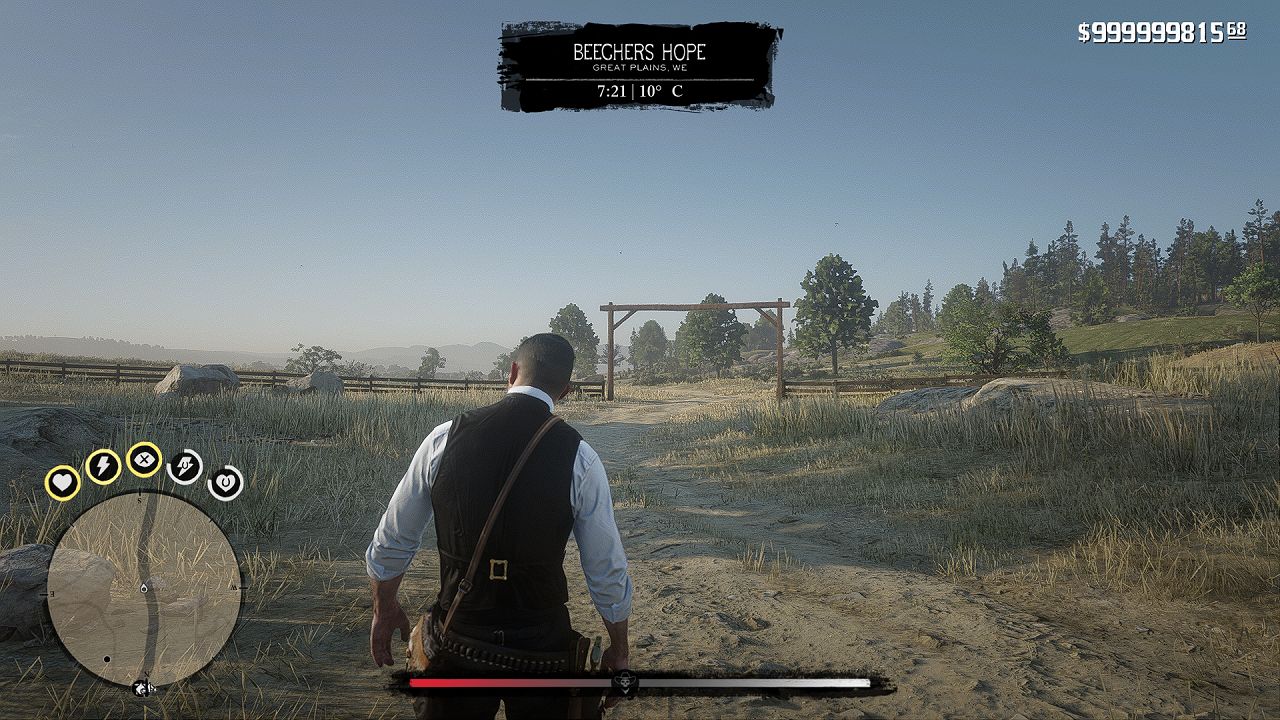Open the circular minimap
The width and height of the screenshot is (1280, 720).
click(x=144, y=590)
